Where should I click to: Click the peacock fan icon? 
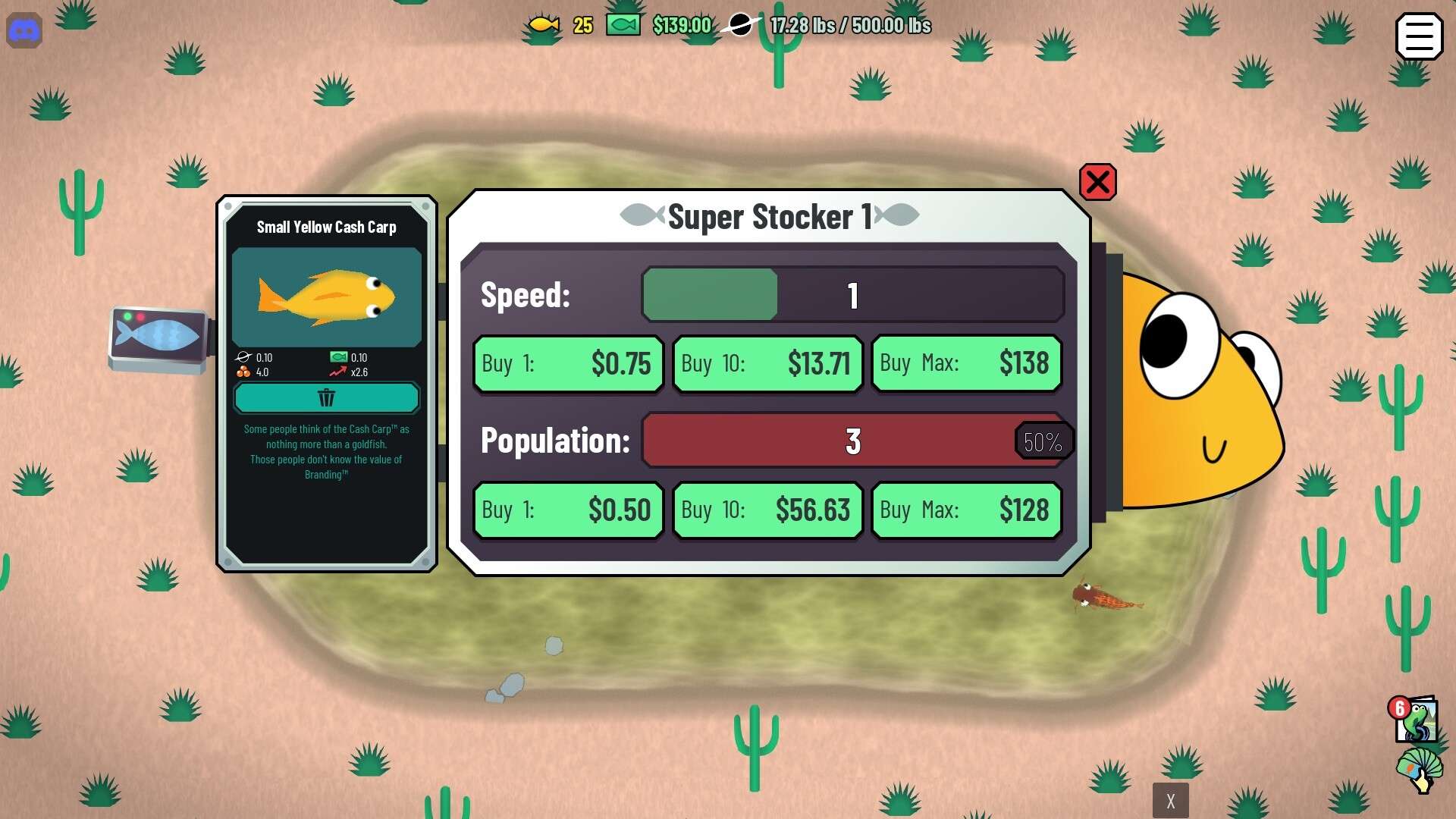tap(1418, 770)
